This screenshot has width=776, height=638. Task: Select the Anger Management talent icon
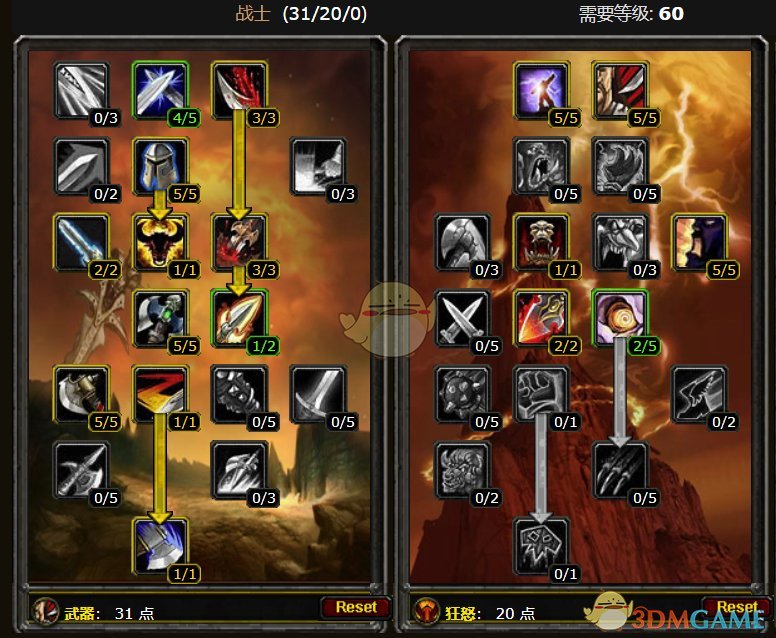tap(160, 242)
